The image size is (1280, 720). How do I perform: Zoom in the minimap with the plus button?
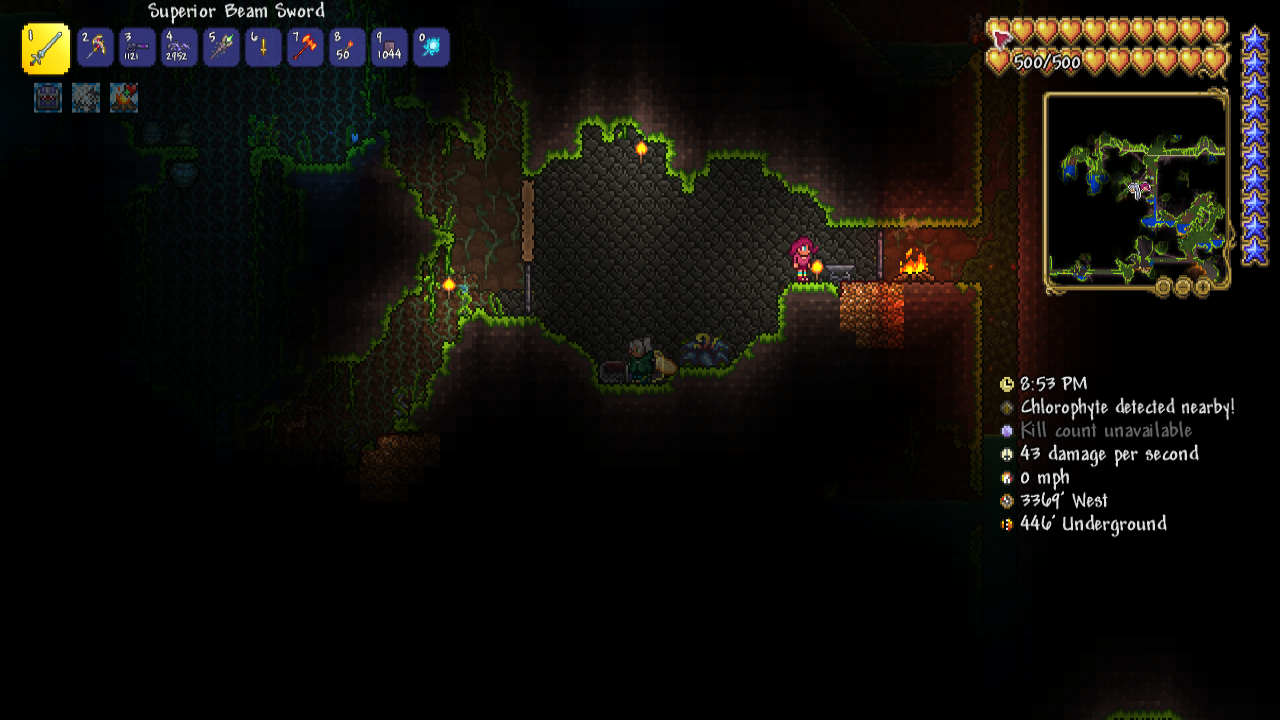[x=1203, y=288]
